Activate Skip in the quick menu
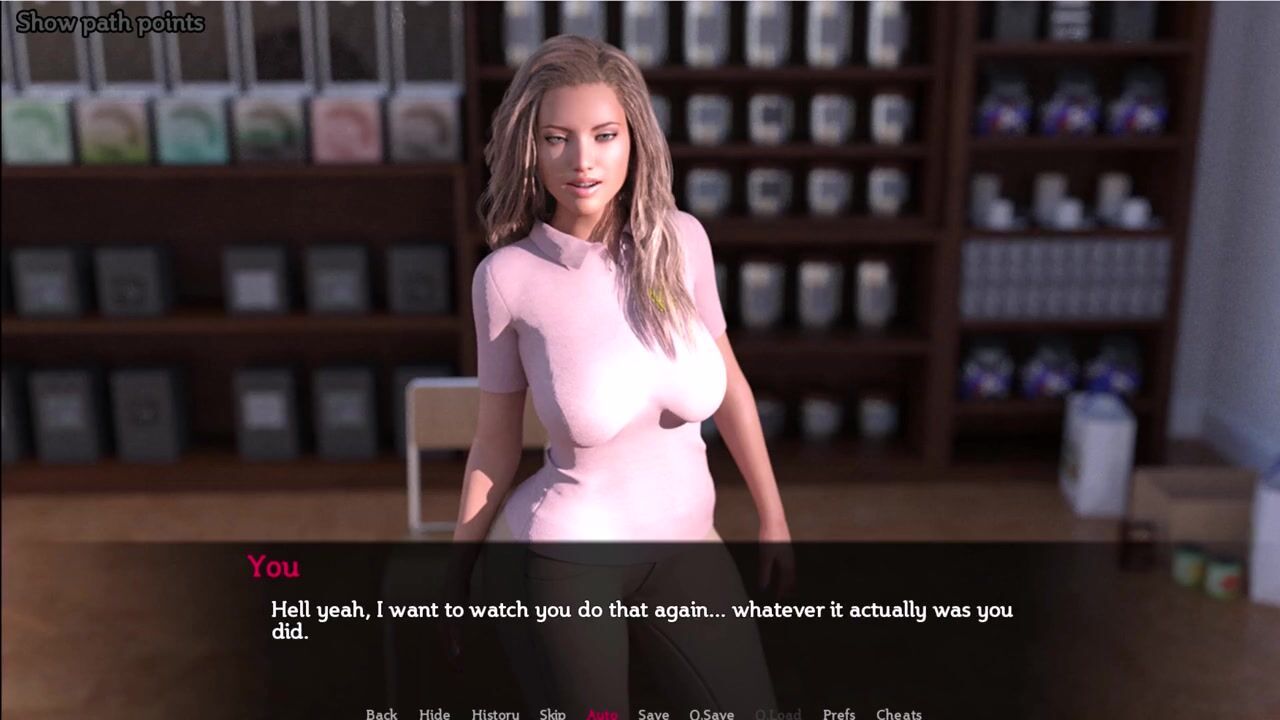This screenshot has width=1280, height=720. click(x=552, y=713)
